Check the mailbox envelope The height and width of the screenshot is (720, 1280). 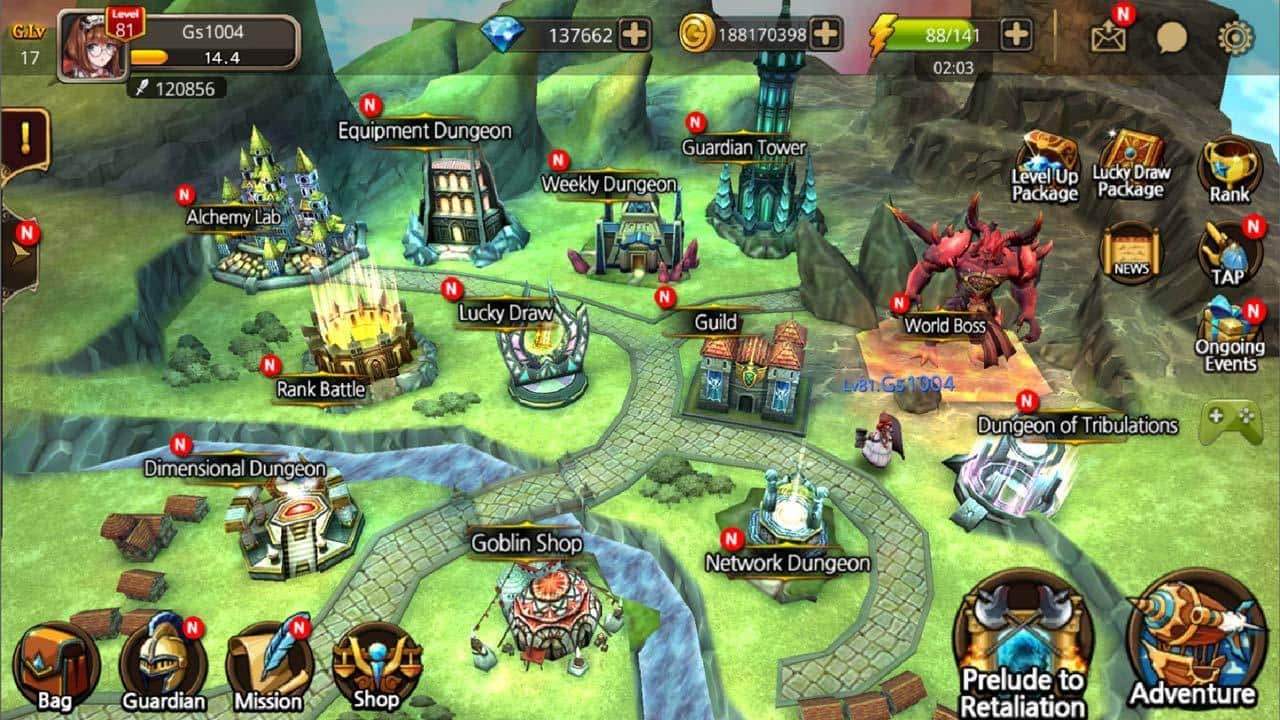(1109, 37)
